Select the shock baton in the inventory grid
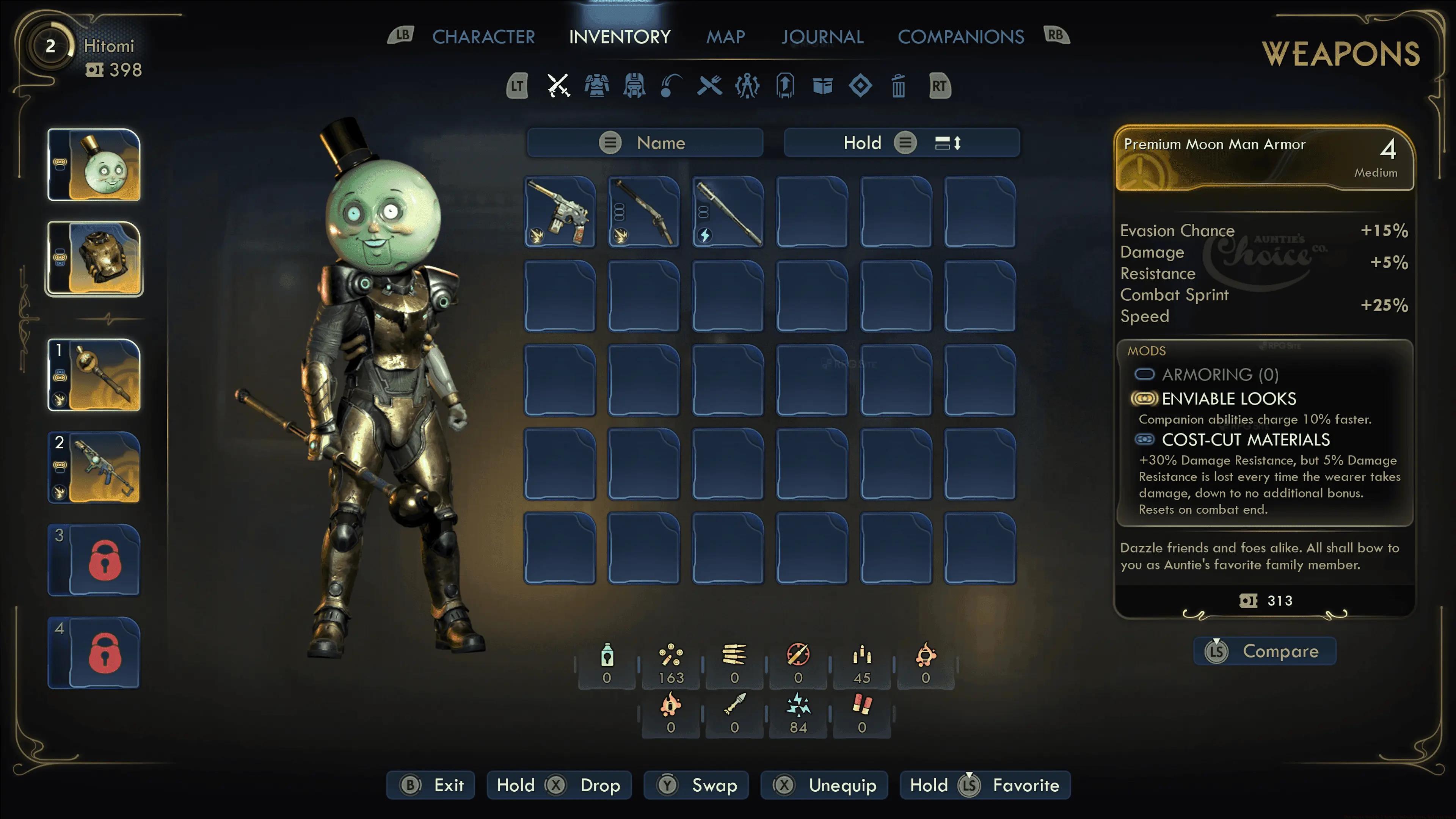This screenshot has width=1456, height=819. click(x=728, y=212)
